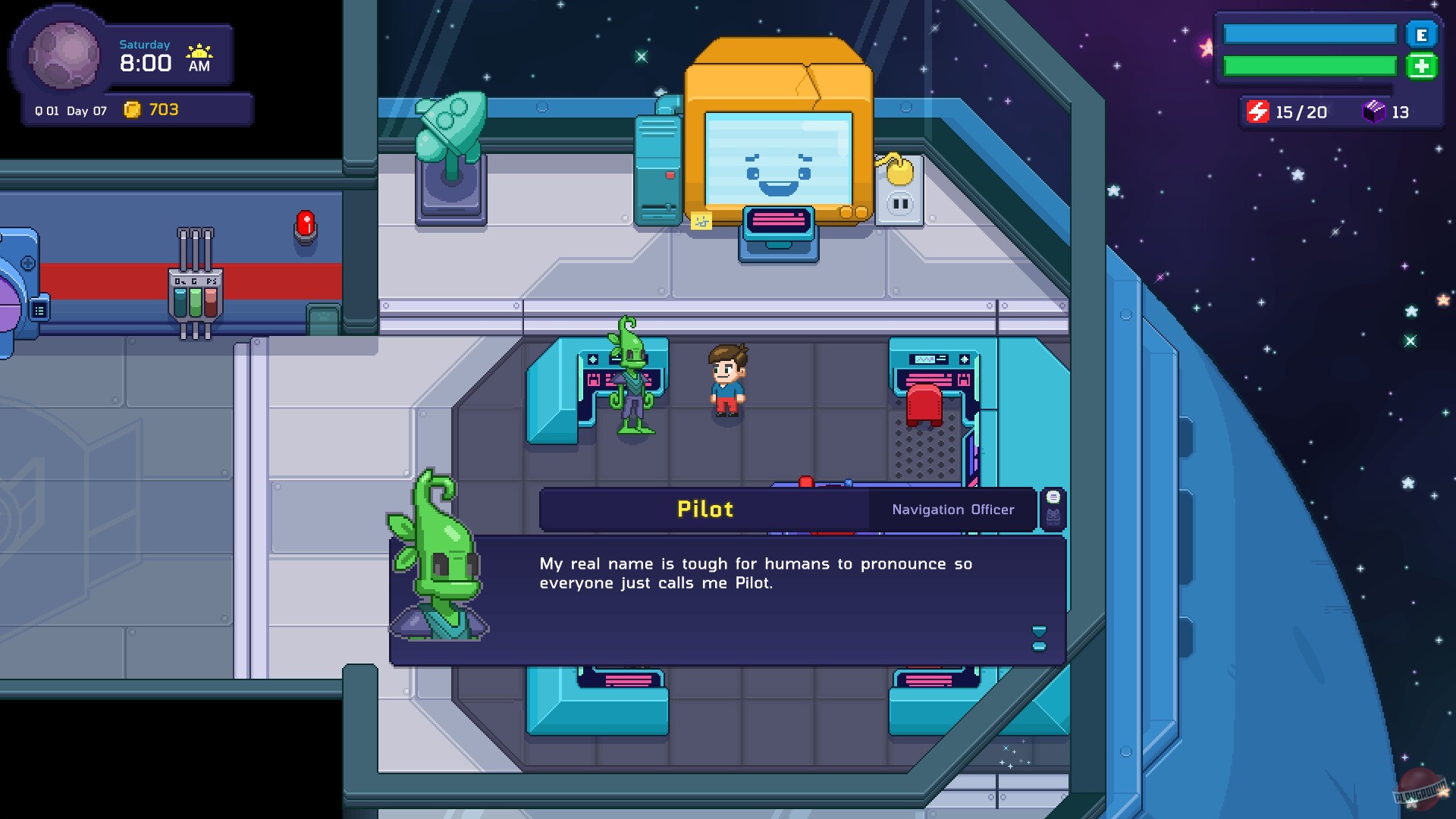Click the red lightning energy icon

(x=1259, y=111)
